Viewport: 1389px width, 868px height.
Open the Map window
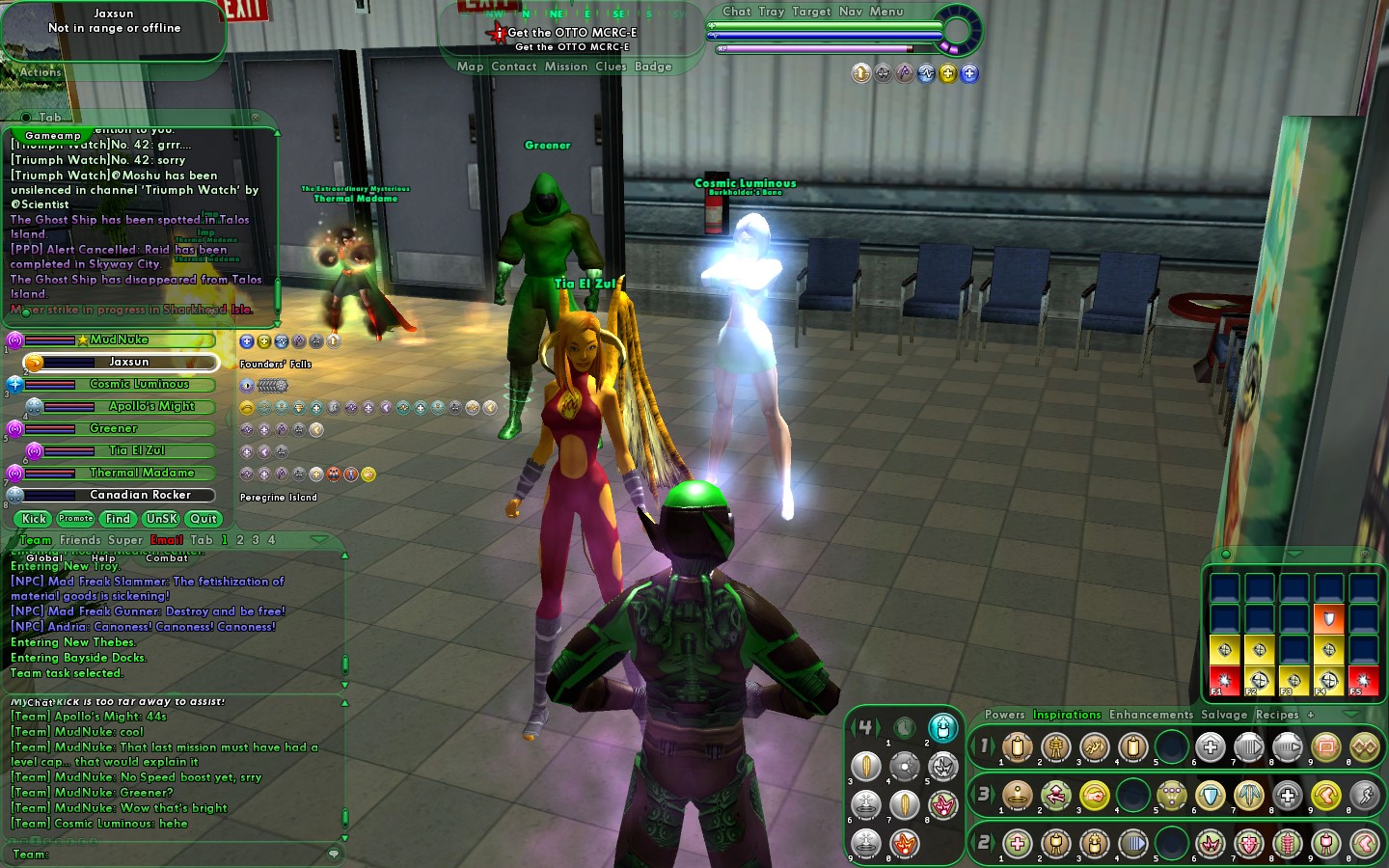pos(470,67)
